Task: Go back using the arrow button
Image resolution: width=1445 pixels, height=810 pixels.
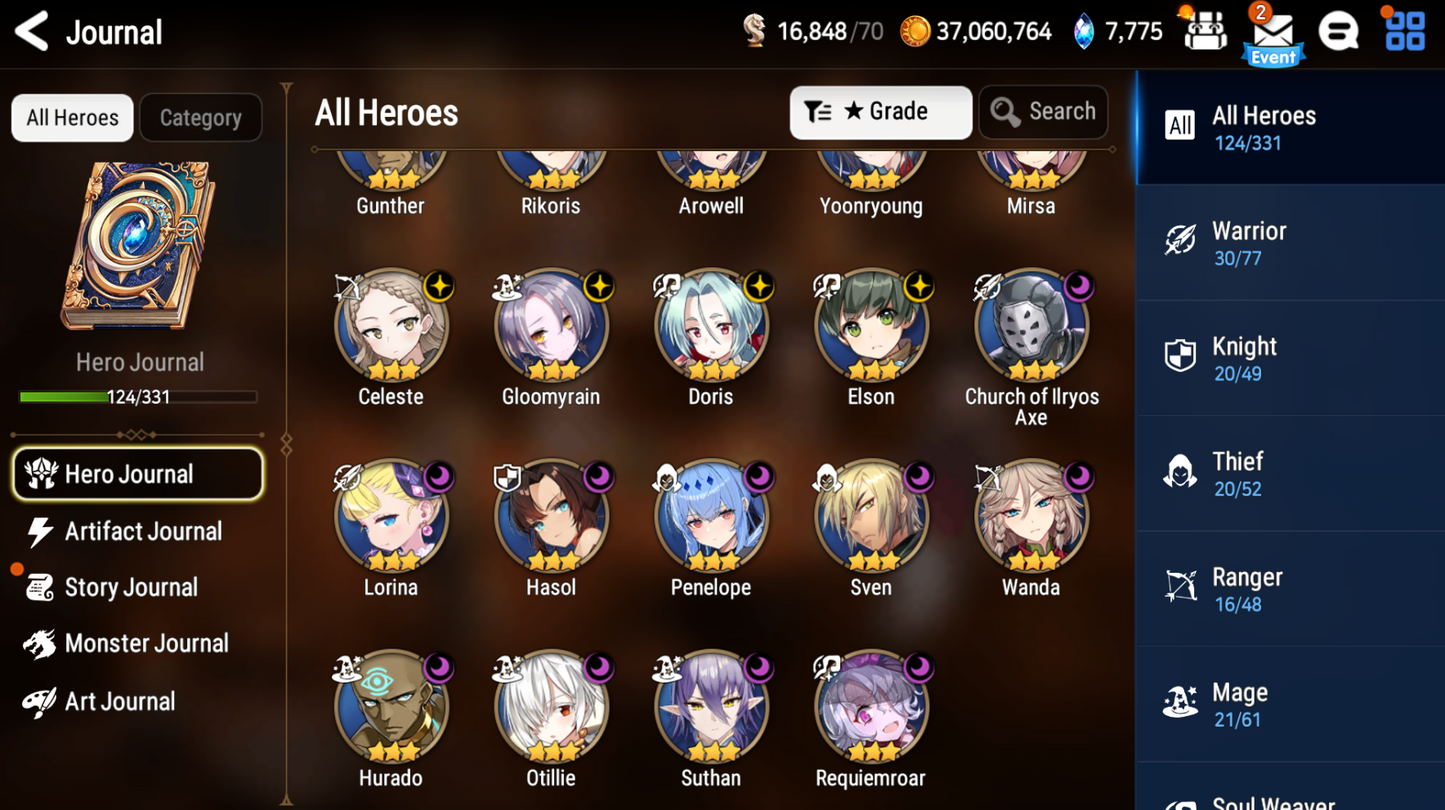Action: 30,30
